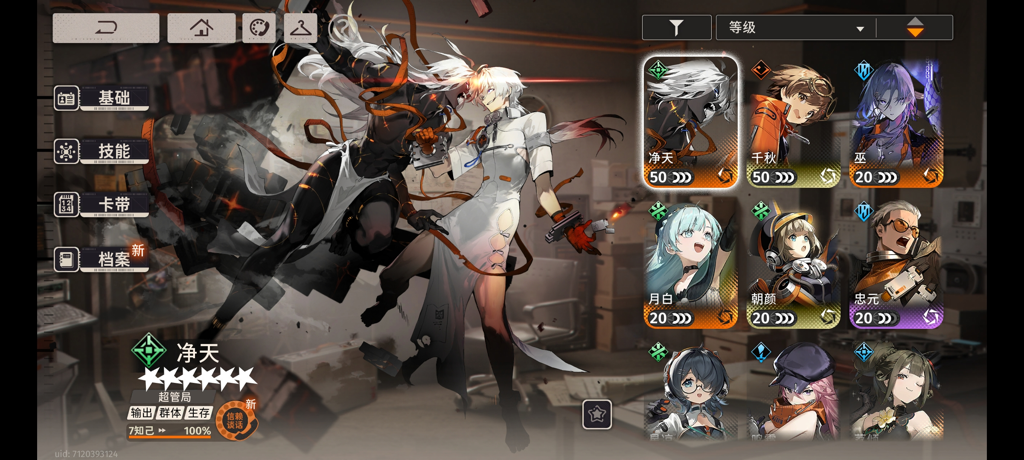Choose the 月白 character card
The height and width of the screenshot is (460, 1024).
(x=691, y=264)
